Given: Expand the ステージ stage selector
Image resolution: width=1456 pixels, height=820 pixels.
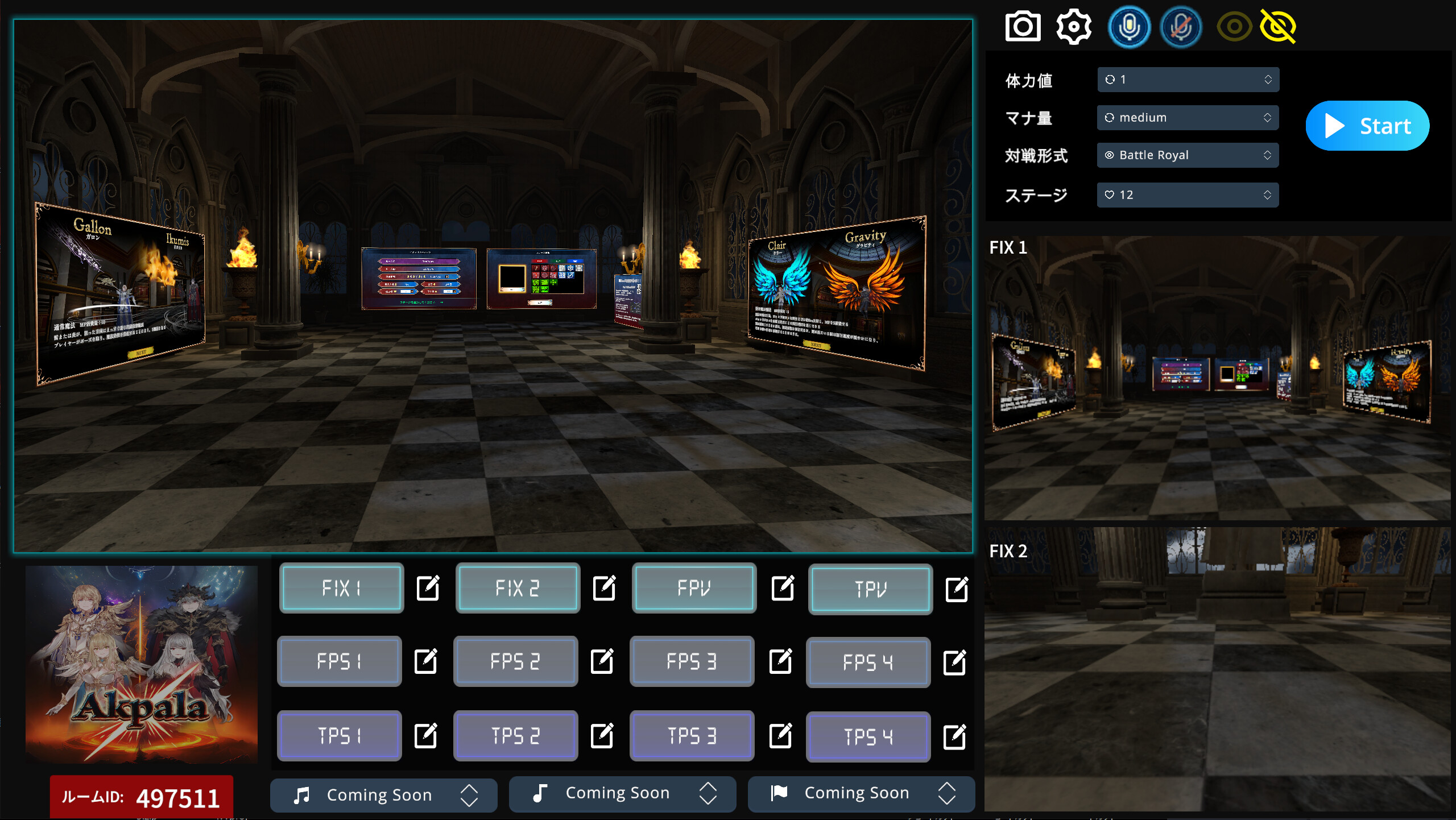Looking at the screenshot, I should point(1188,194).
